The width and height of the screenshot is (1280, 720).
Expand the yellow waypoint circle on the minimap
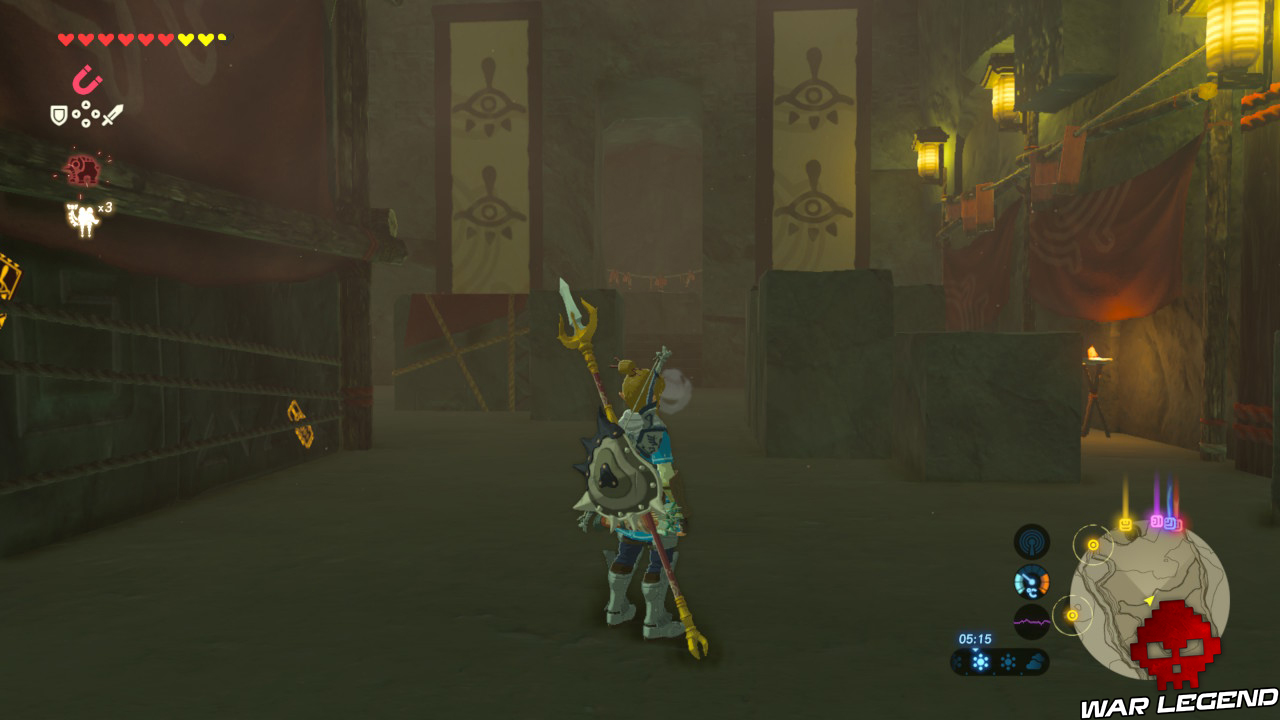pos(1093,543)
